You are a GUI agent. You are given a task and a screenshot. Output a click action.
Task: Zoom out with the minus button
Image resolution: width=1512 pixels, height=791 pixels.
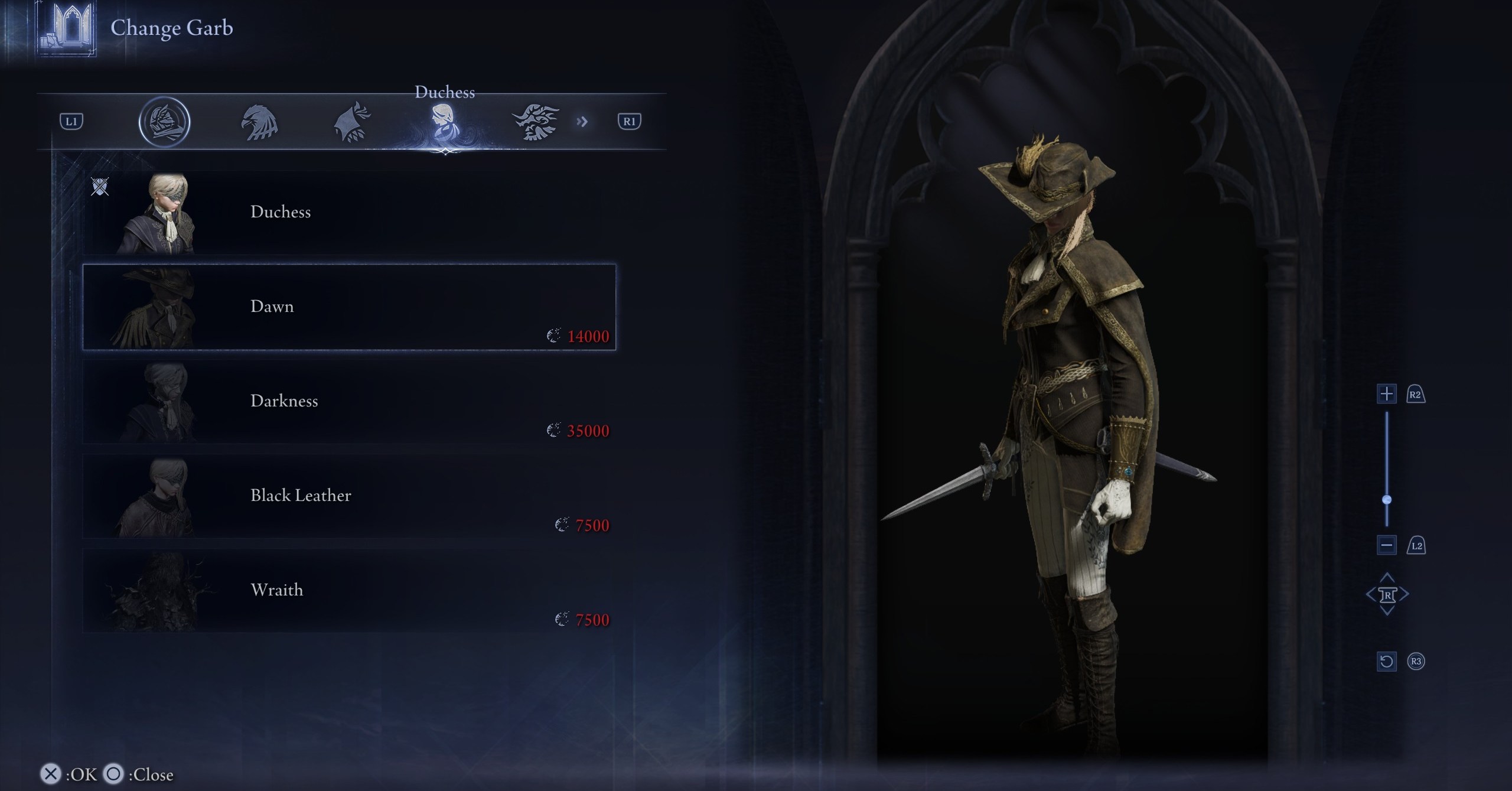[1387, 545]
